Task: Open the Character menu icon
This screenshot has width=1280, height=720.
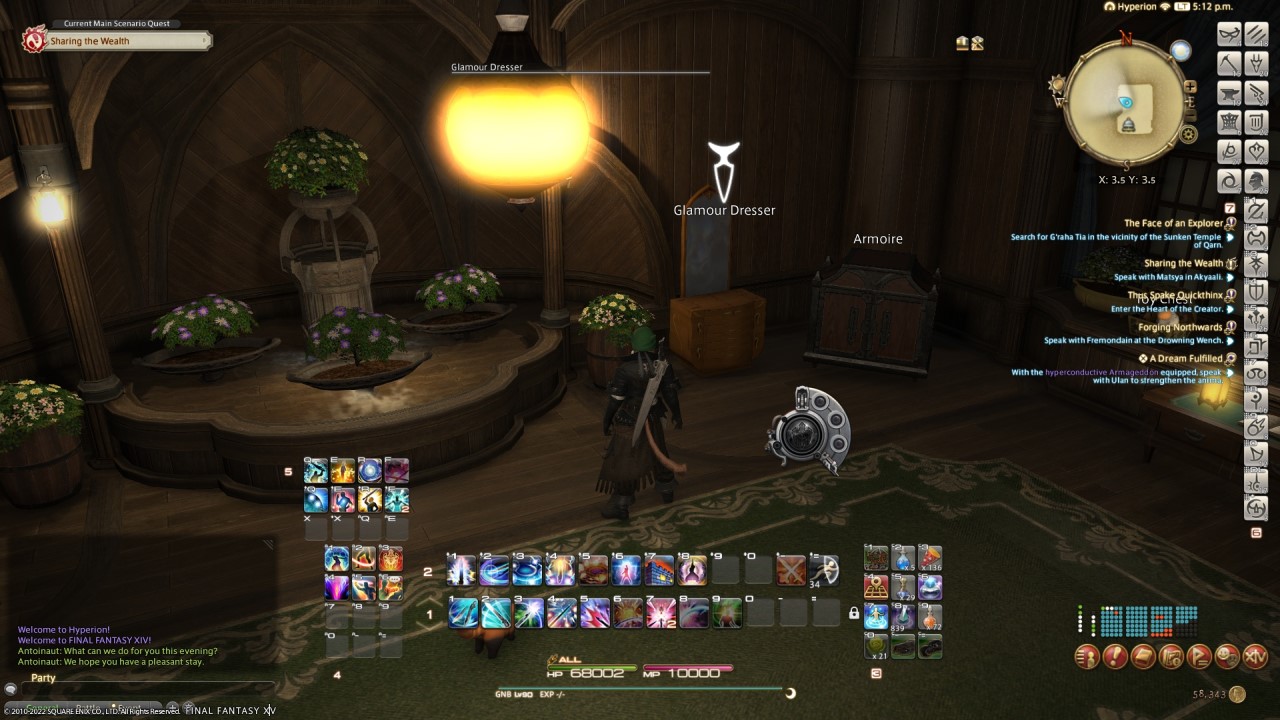Action: pyautogui.click(x=1086, y=657)
